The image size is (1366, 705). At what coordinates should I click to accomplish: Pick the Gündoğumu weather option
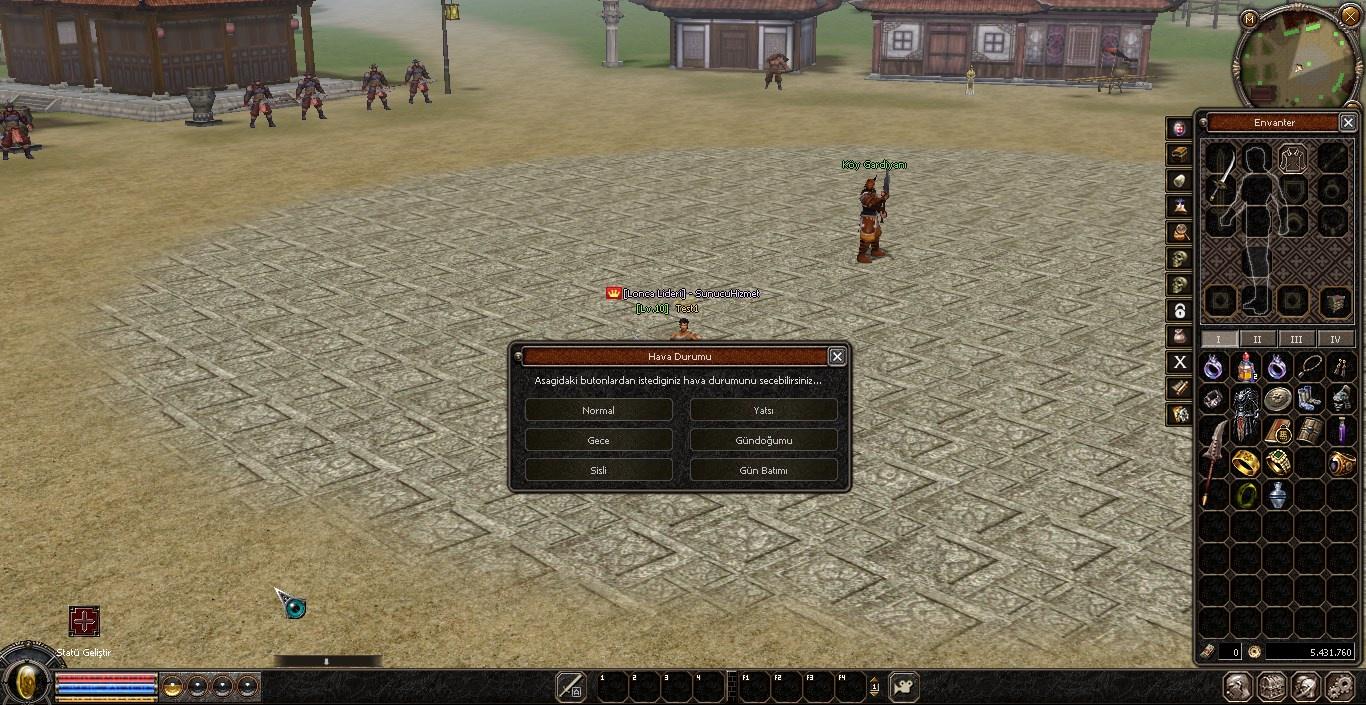pos(763,440)
